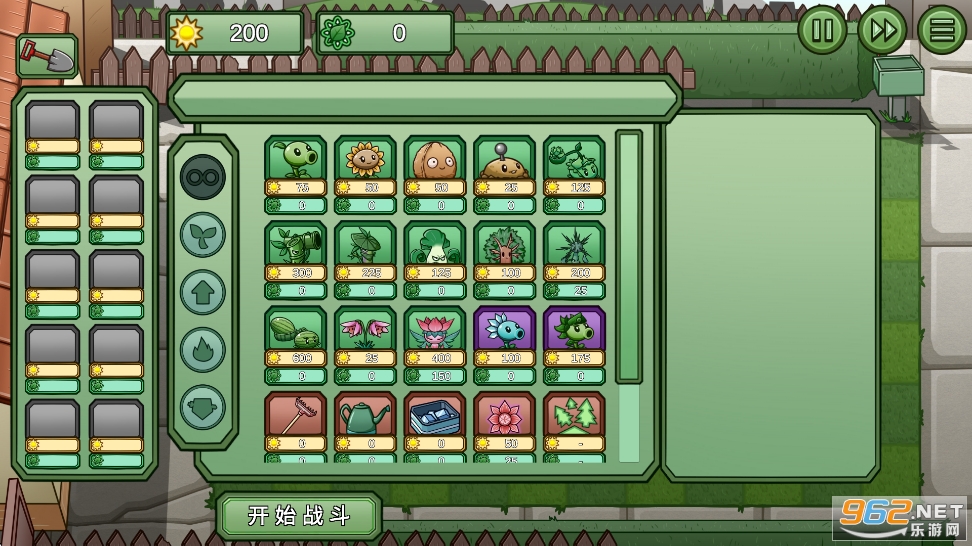The height and width of the screenshot is (546, 972).
Task: Switch to the sprout leaf category
Action: coord(203,235)
